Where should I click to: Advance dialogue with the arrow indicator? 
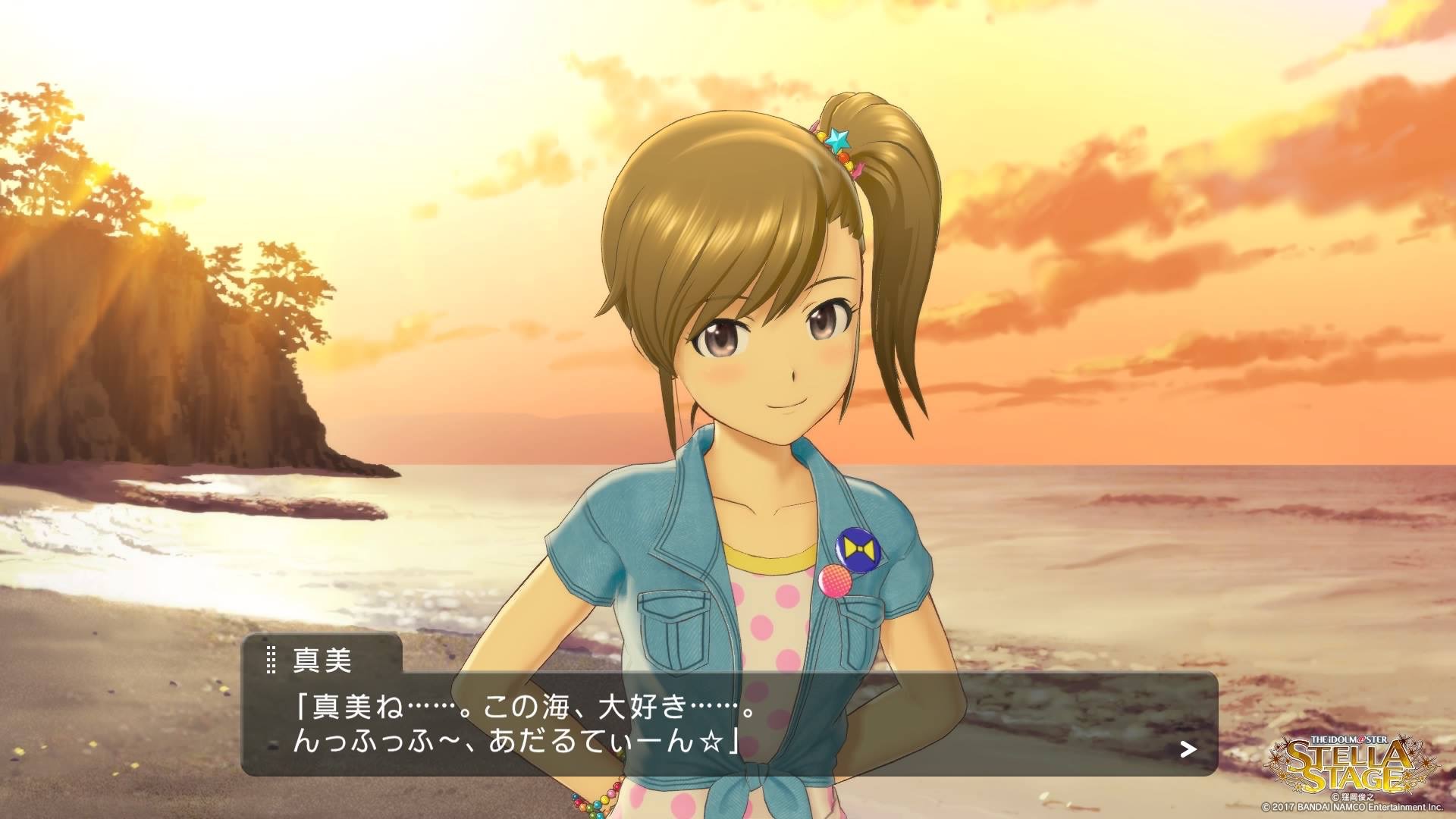1188,750
